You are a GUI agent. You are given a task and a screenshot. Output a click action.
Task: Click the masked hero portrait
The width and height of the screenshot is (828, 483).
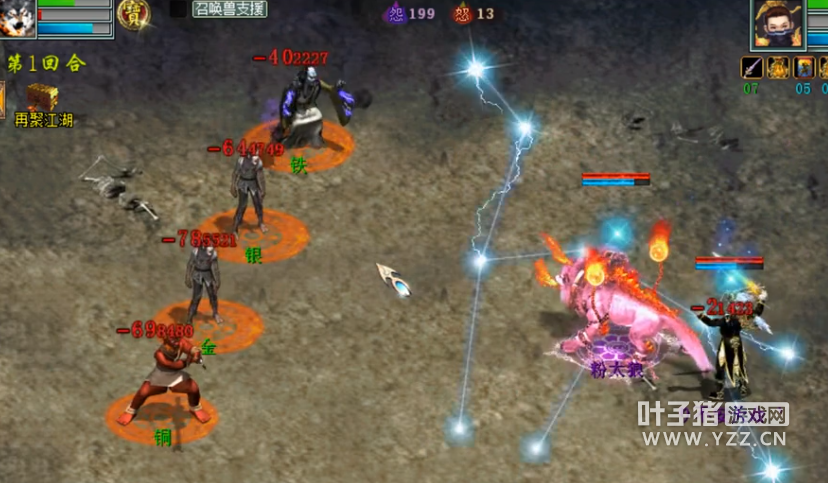(x=778, y=24)
